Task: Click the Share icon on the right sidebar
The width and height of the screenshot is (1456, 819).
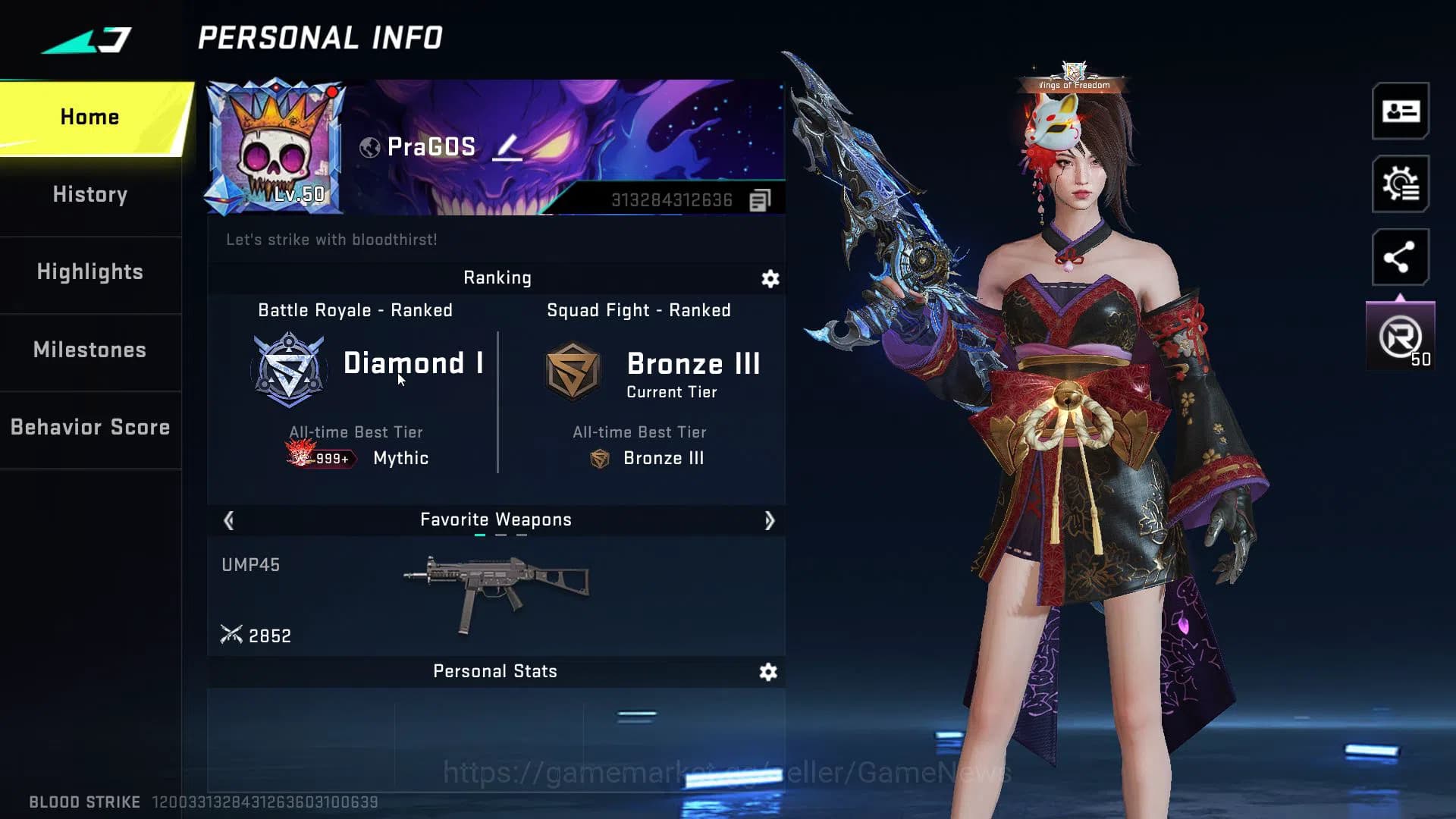Action: coord(1400,257)
